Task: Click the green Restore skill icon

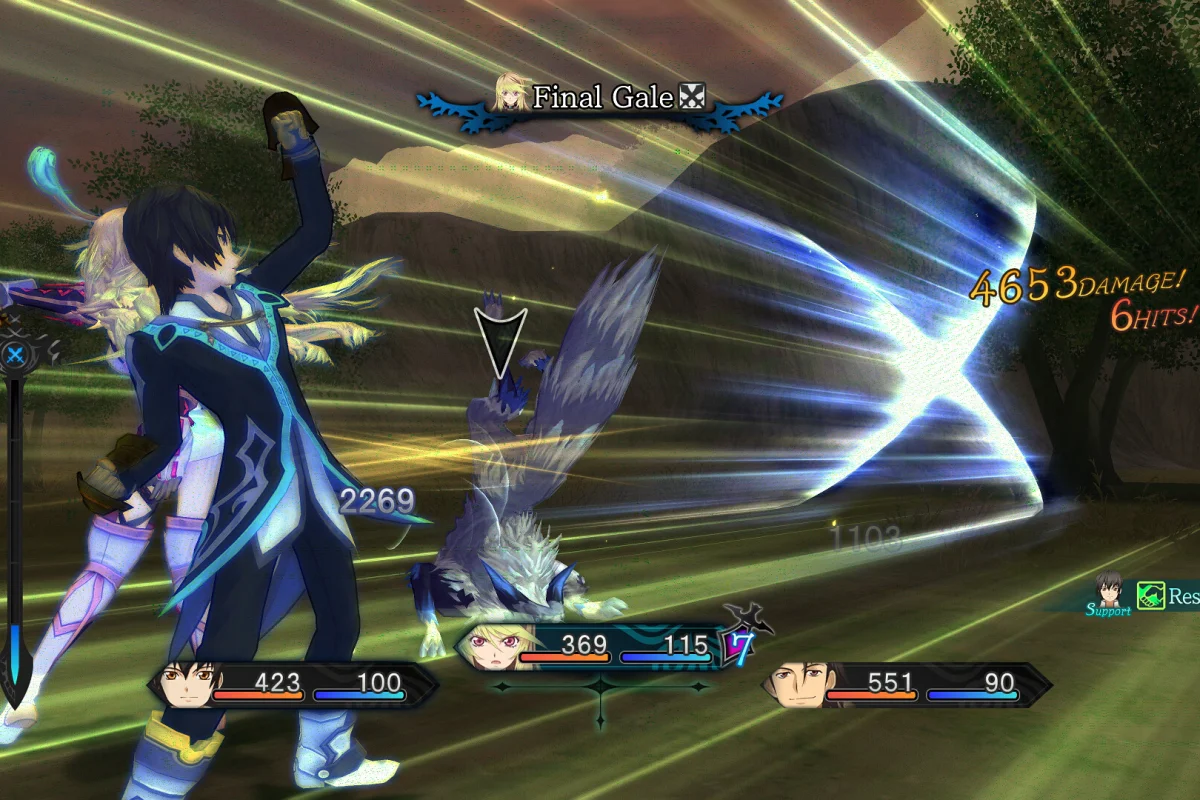Action: tap(1150, 597)
